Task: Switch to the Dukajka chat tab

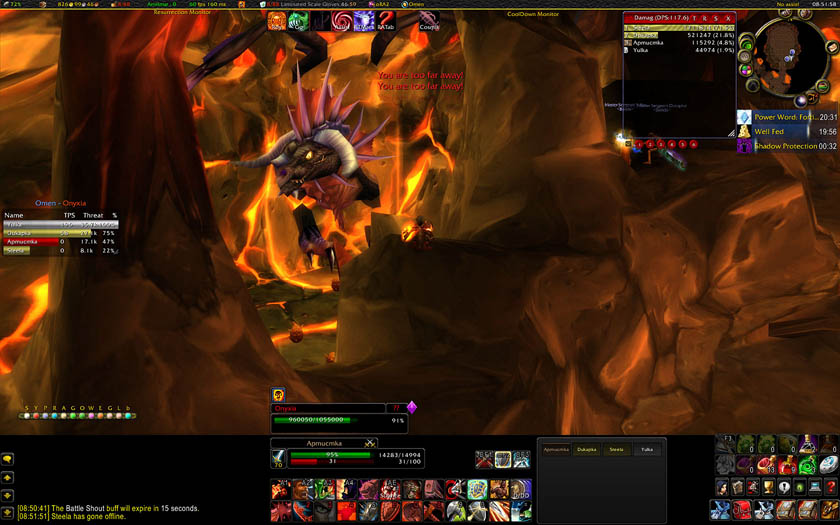Action: 587,450
